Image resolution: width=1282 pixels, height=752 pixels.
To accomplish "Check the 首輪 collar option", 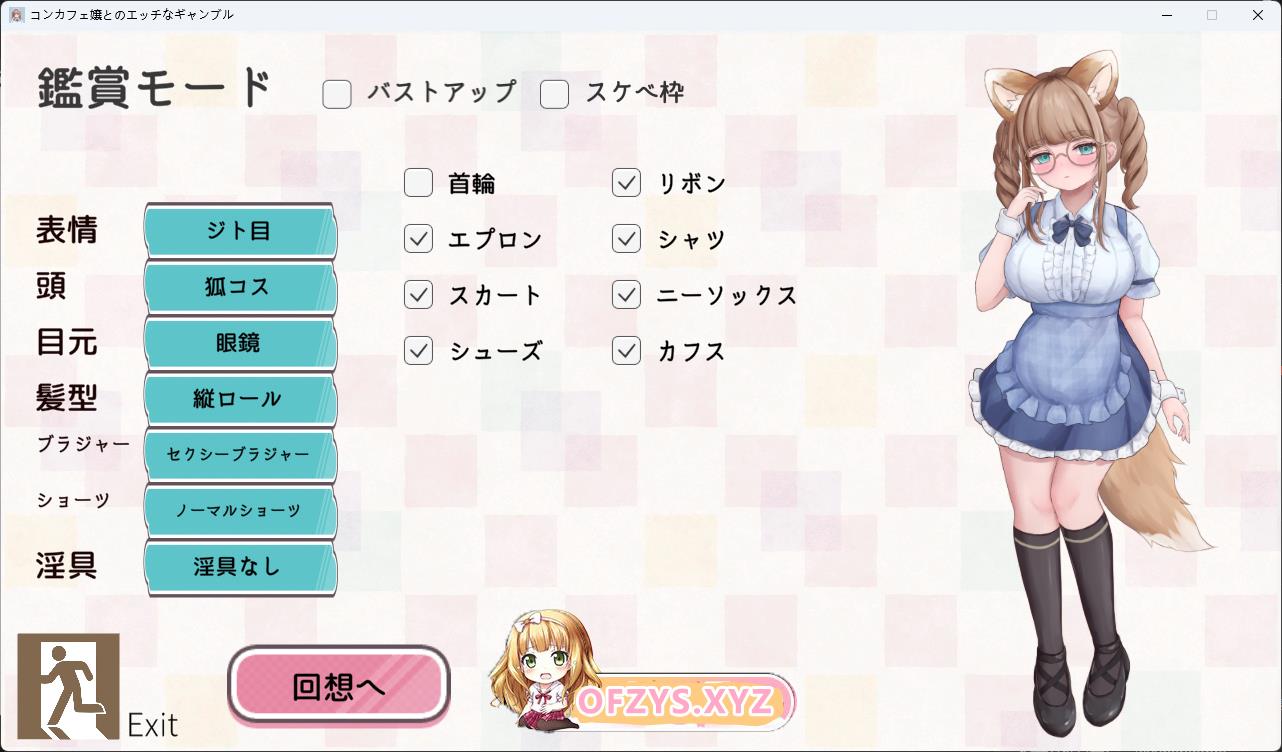I will pos(419,183).
